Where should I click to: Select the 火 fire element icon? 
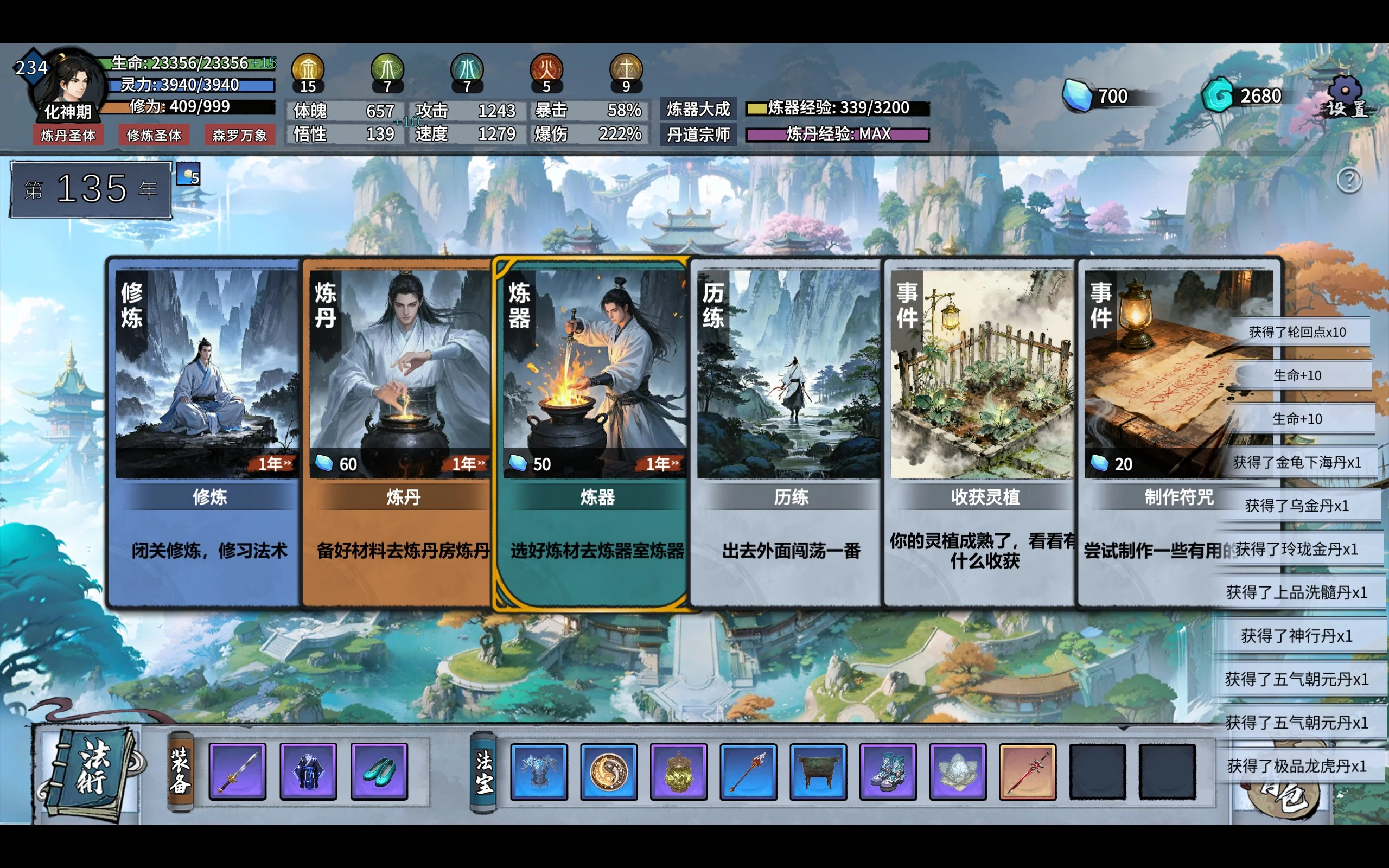tap(547, 69)
